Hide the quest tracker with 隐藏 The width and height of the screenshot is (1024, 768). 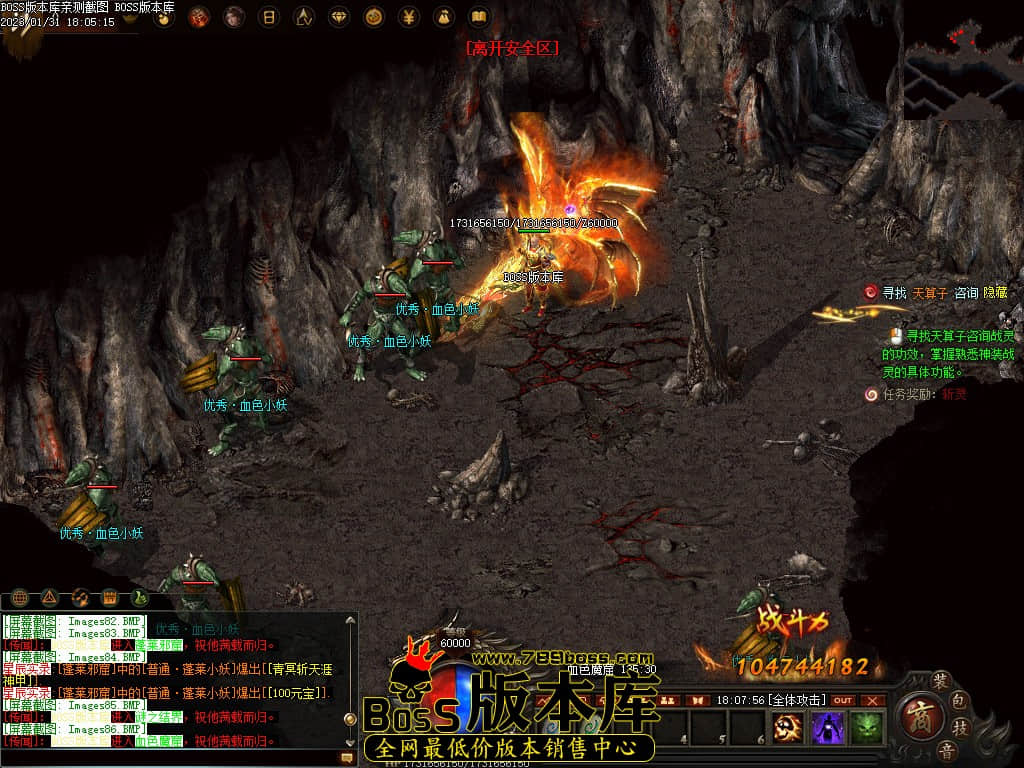[995, 293]
